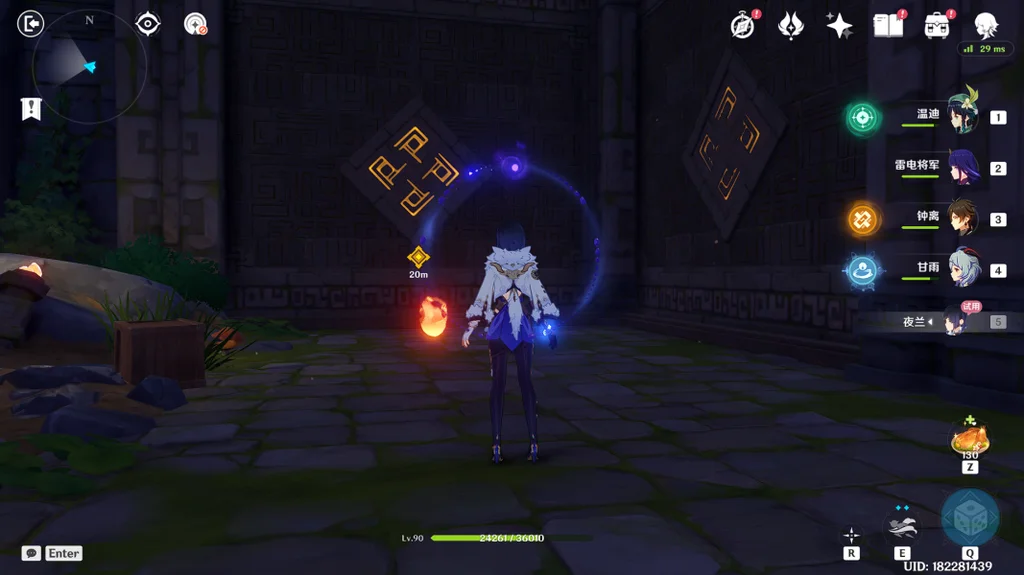Open the circular minimap
The width and height of the screenshot is (1024, 575).
tap(89, 67)
